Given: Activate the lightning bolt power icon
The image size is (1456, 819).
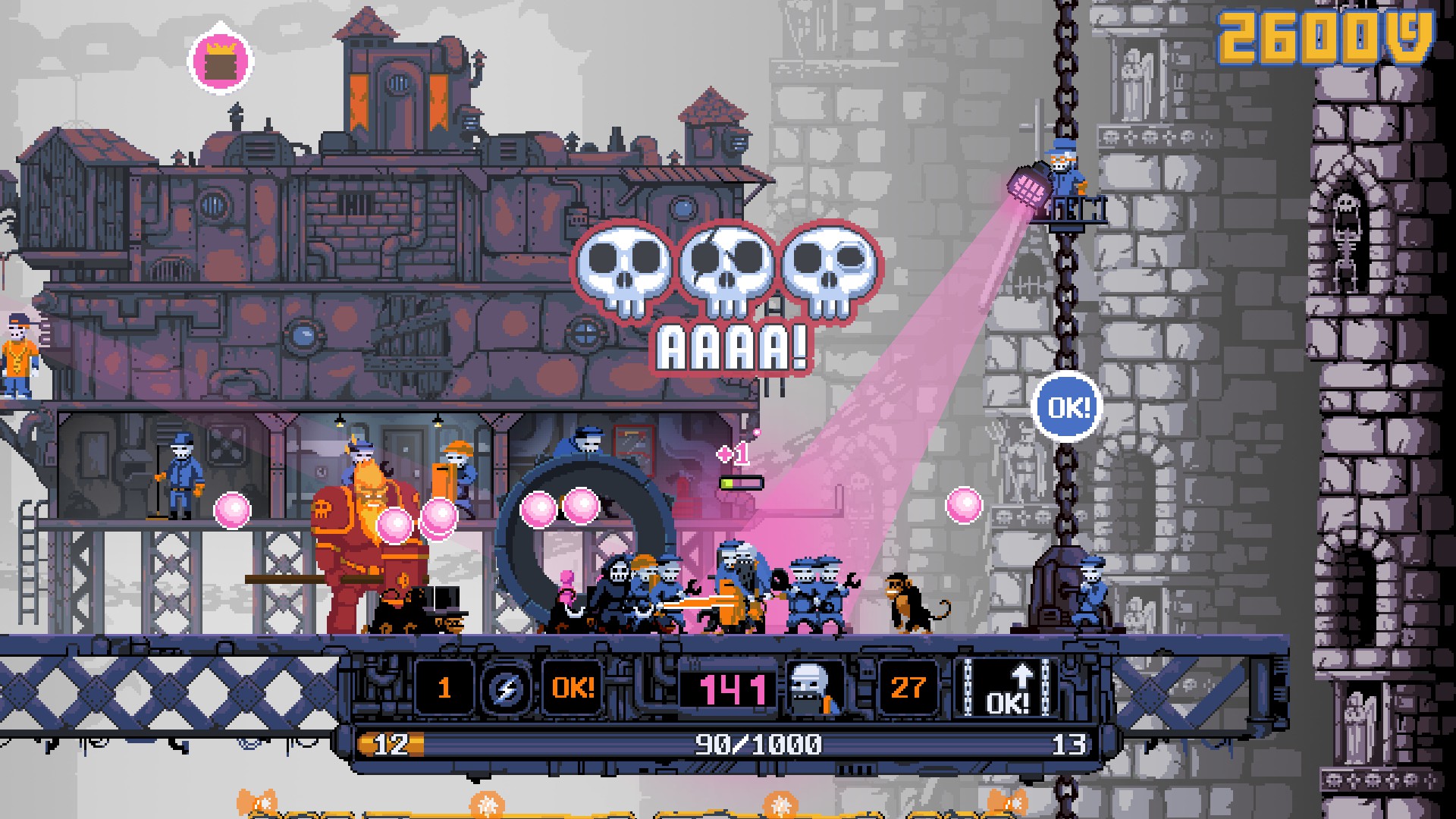Looking at the screenshot, I should (504, 689).
